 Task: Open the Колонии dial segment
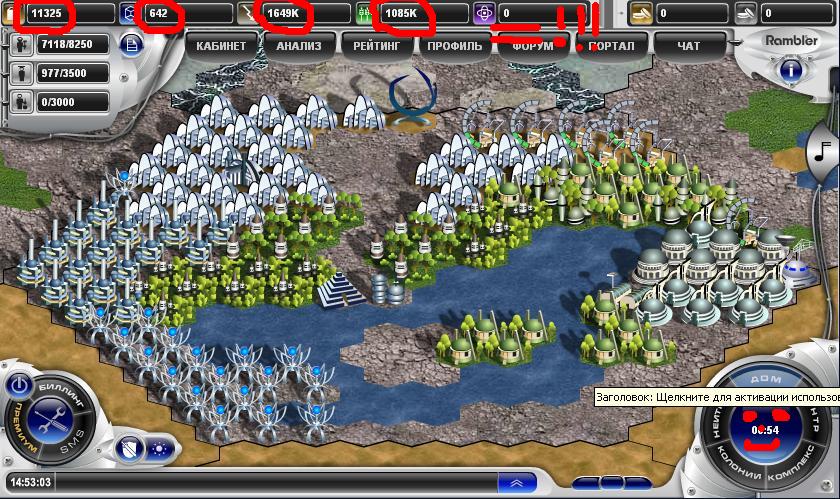738,468
